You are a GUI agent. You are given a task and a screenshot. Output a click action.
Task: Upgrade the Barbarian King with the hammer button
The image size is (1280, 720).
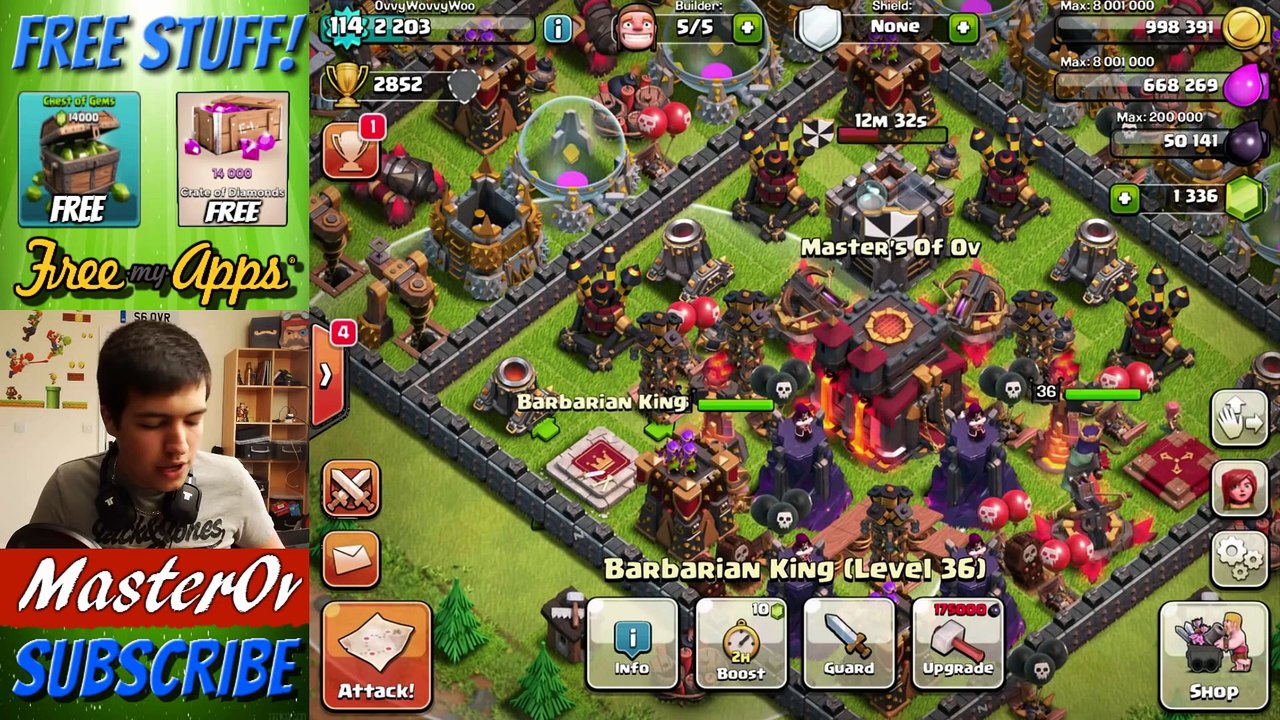957,646
